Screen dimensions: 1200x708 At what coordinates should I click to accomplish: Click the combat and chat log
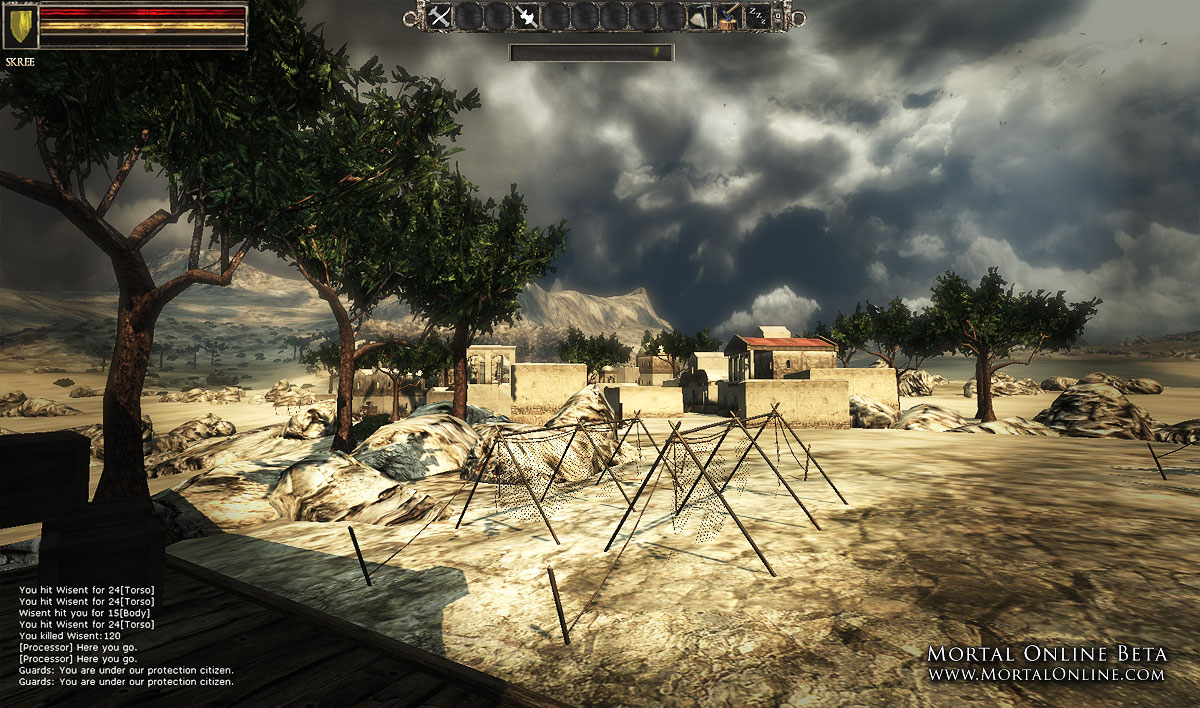(126, 635)
